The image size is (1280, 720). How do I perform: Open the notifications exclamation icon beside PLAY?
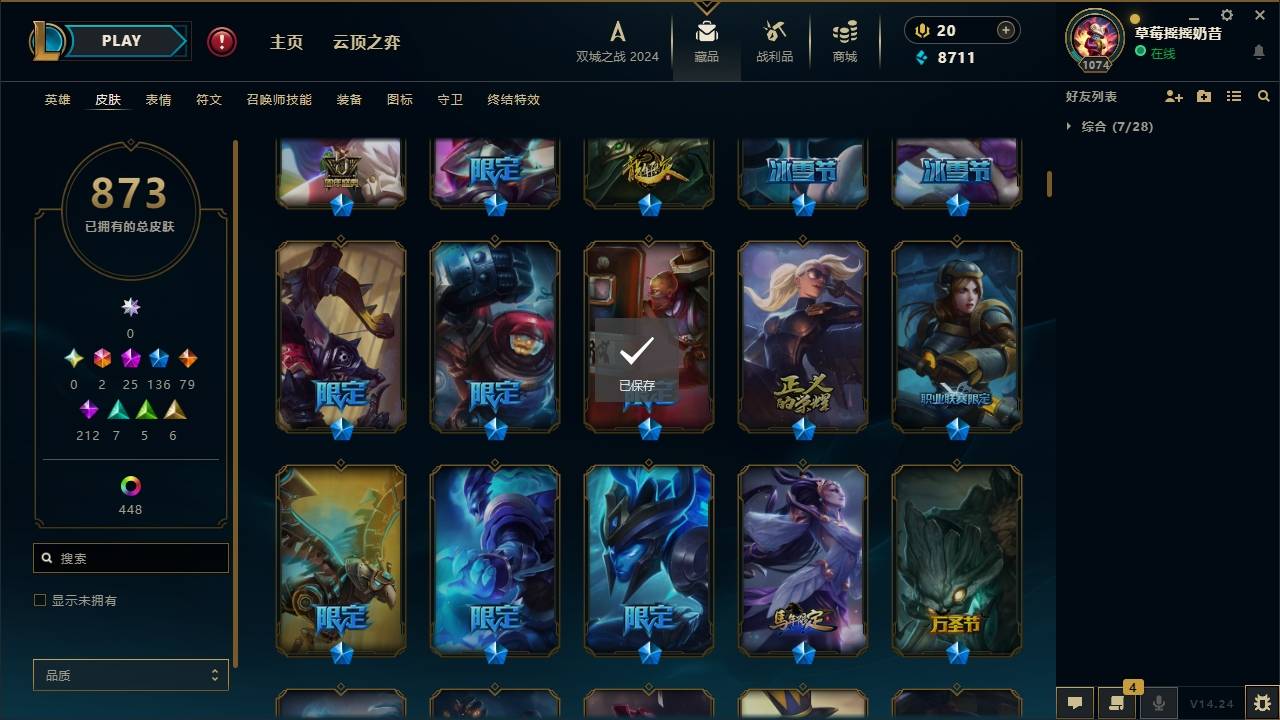click(220, 42)
